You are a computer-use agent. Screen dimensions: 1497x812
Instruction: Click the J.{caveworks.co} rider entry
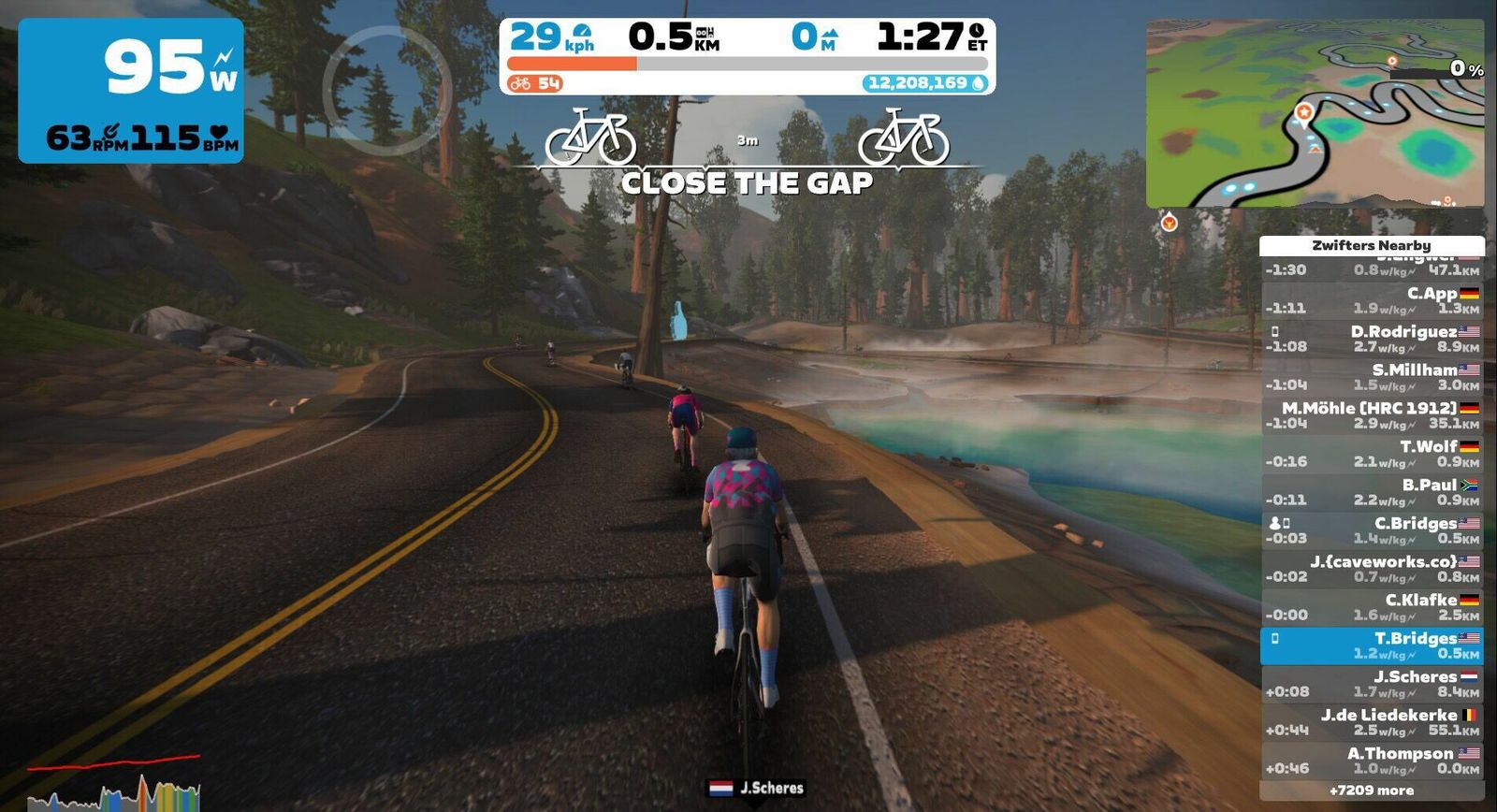pos(1372,569)
